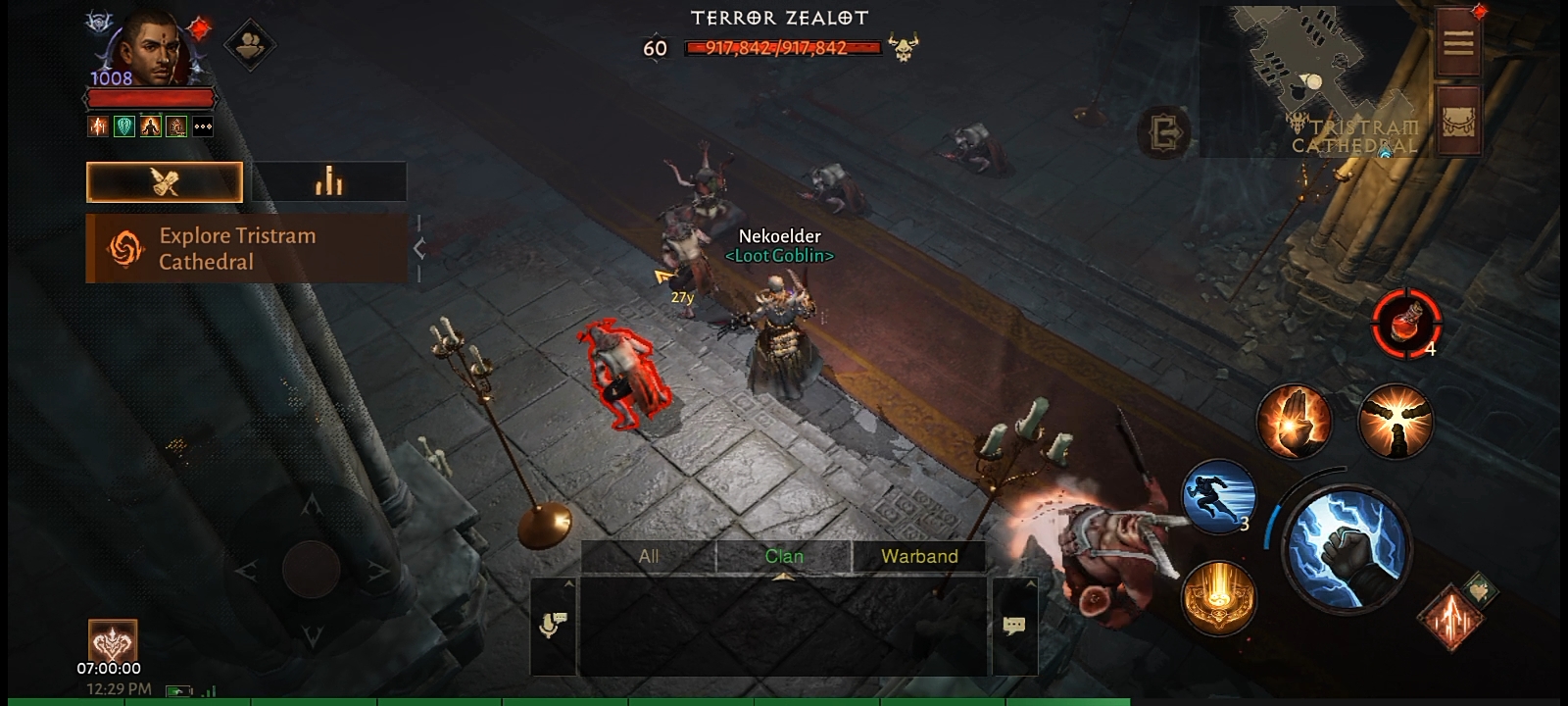Switch to the bar chart stats tab

[328, 182]
